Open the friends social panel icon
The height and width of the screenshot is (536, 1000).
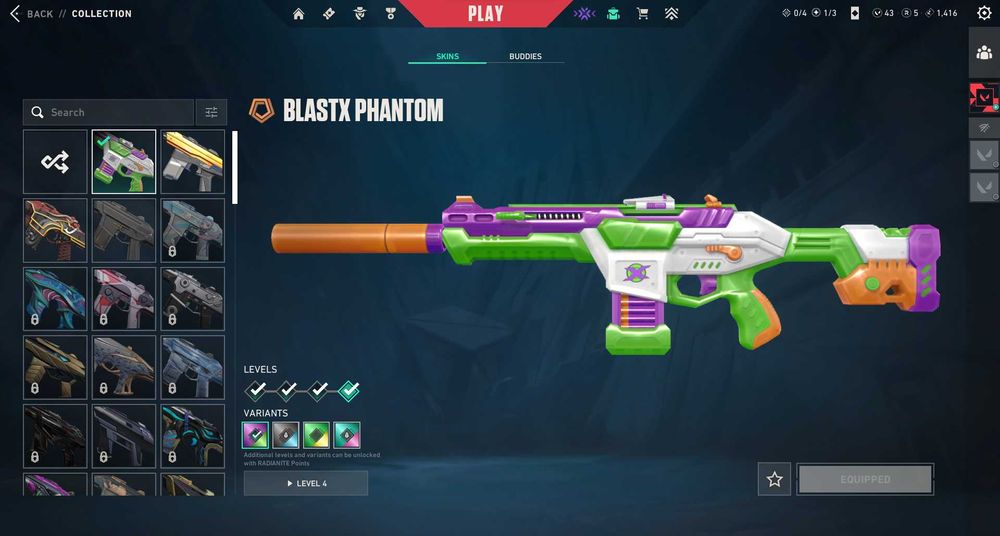984,53
